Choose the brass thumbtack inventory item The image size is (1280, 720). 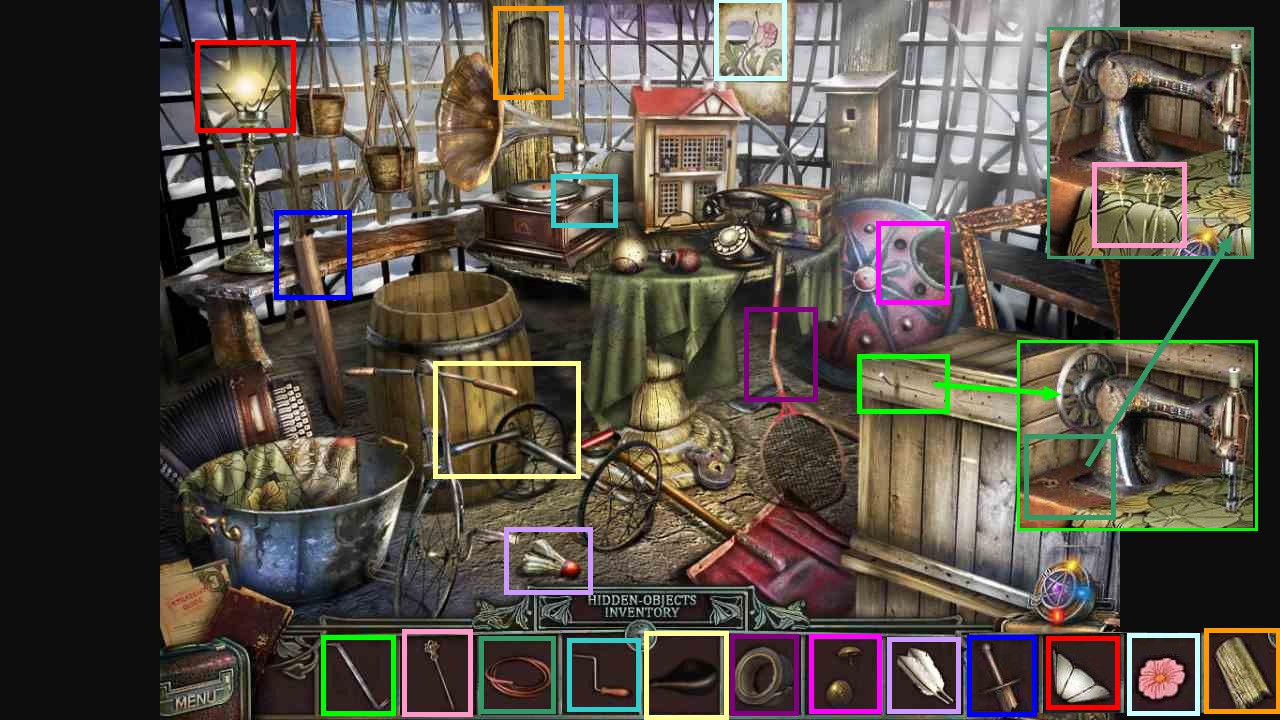pos(846,675)
